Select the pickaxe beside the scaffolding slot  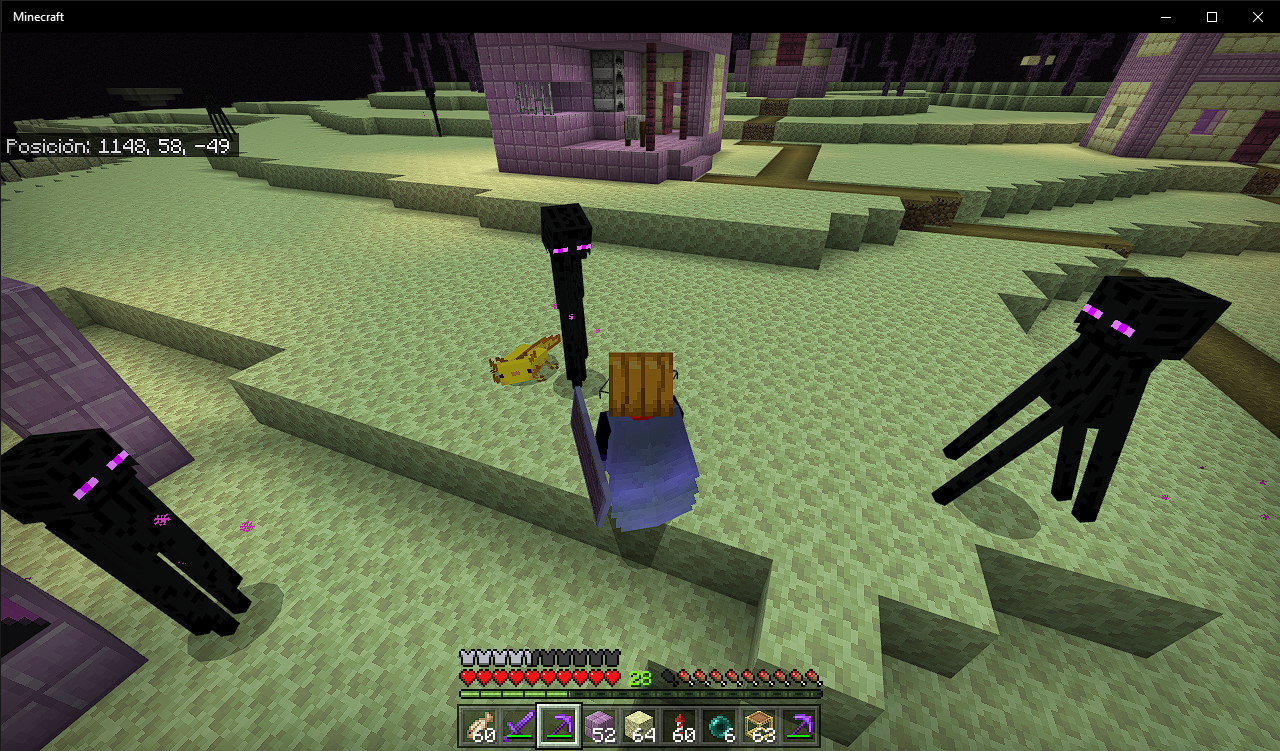(x=800, y=726)
